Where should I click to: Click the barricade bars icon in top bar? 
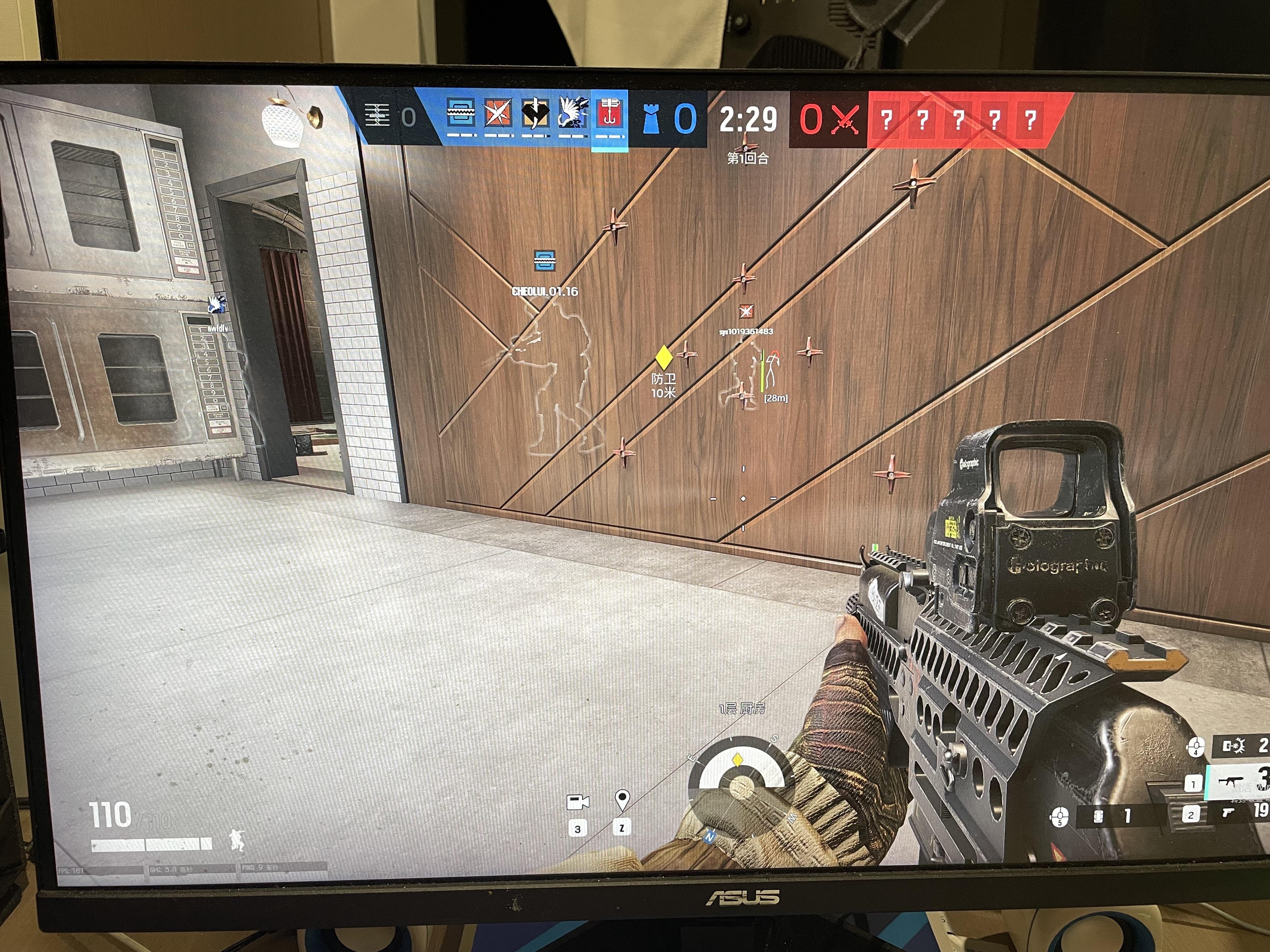(x=377, y=115)
